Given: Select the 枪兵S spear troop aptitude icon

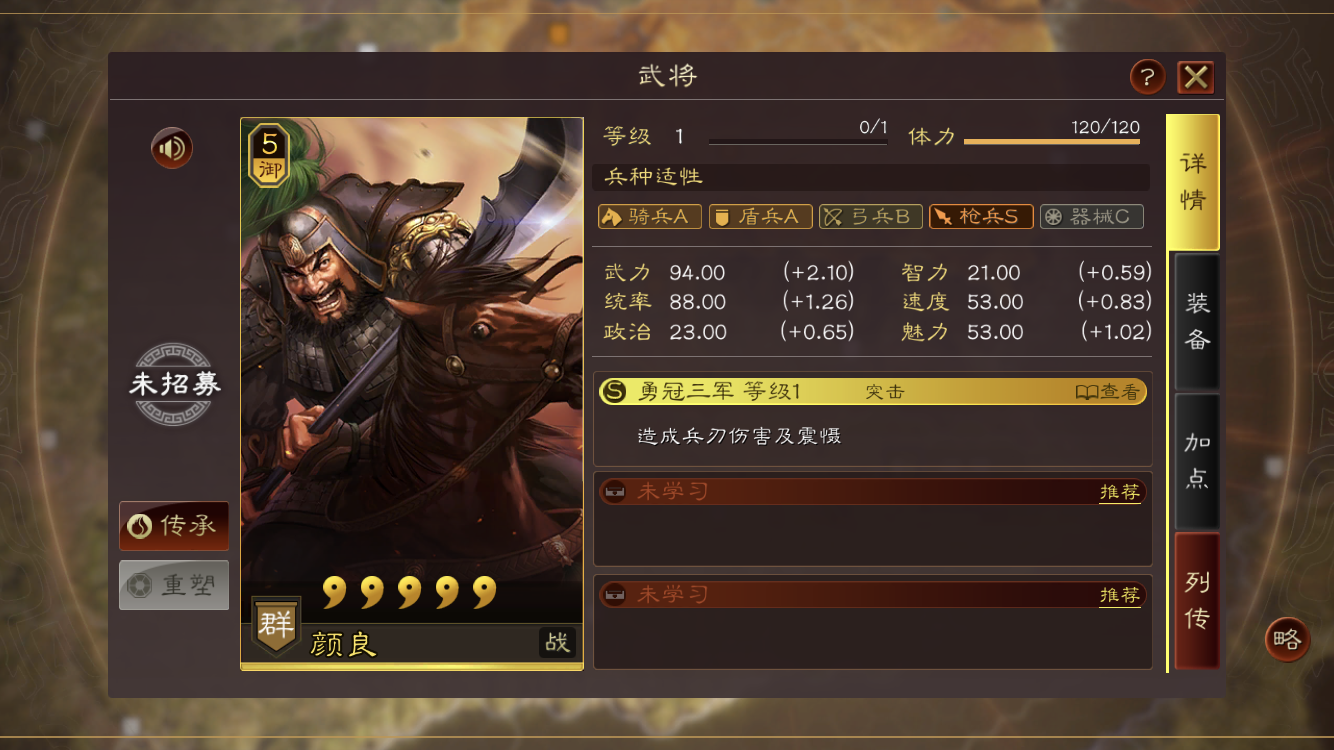Looking at the screenshot, I should coord(981,216).
